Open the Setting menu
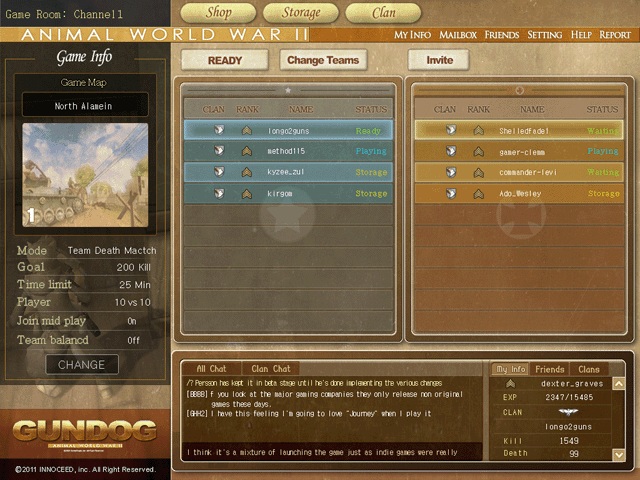Viewport: 640px width, 480px height. click(x=545, y=35)
